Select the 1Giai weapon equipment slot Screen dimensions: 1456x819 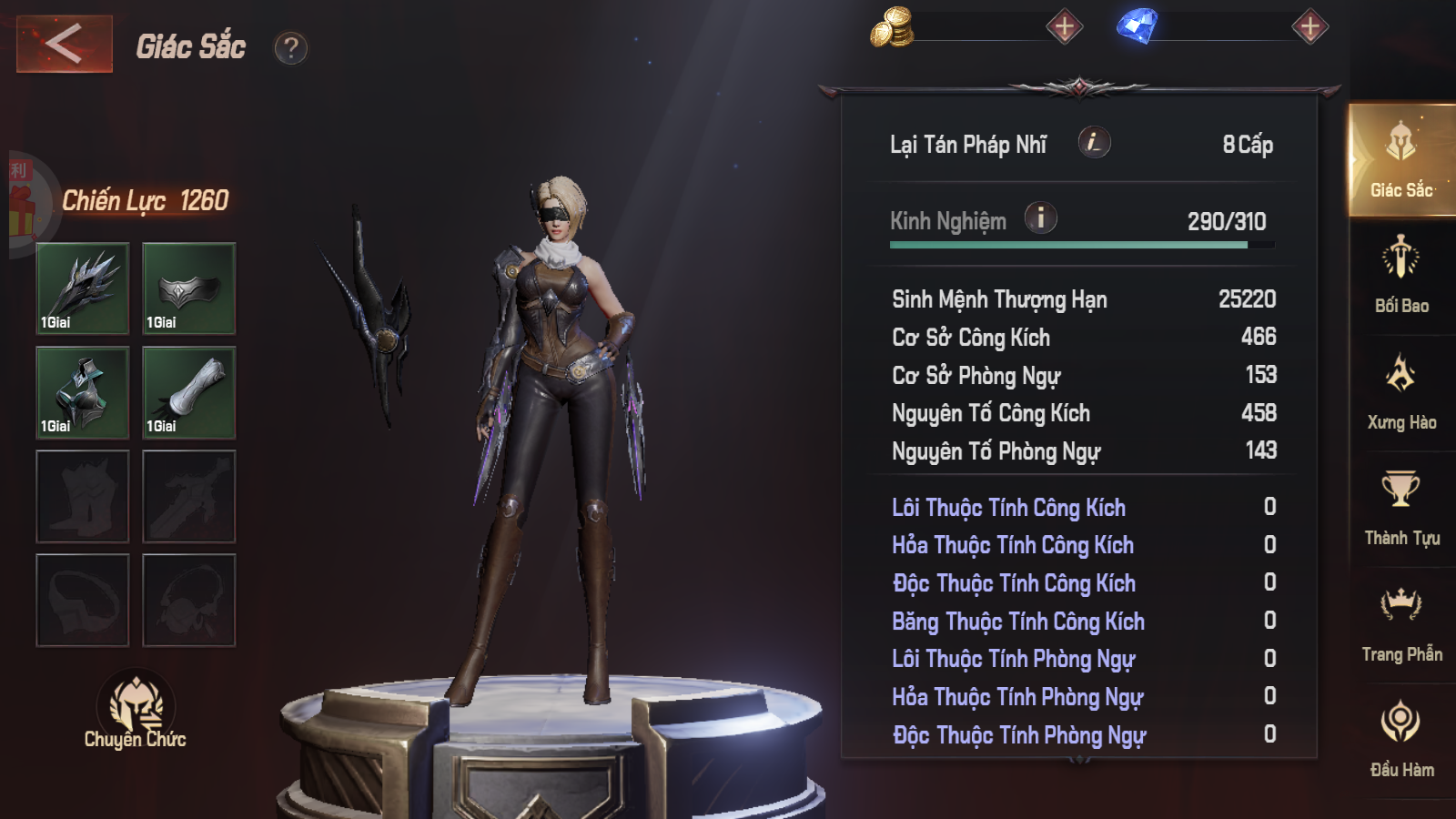point(82,287)
